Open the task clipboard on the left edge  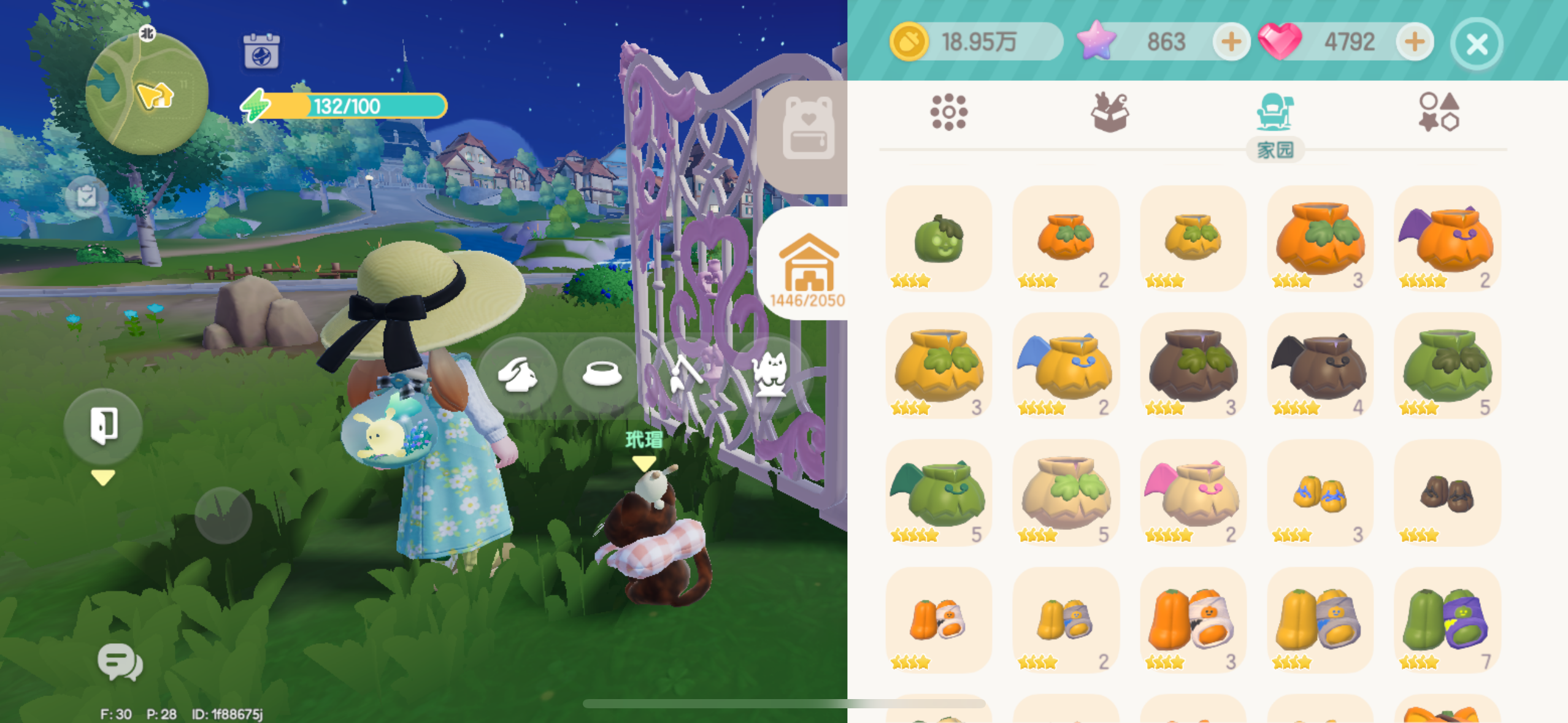point(88,197)
